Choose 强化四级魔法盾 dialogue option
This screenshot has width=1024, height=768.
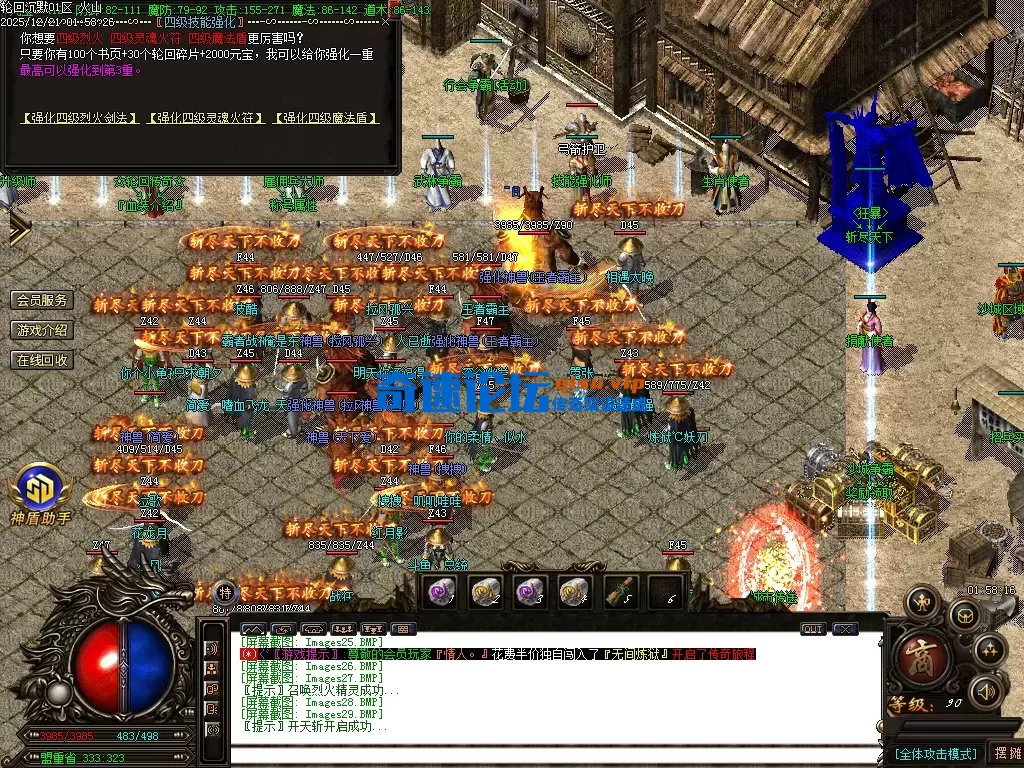327,118
